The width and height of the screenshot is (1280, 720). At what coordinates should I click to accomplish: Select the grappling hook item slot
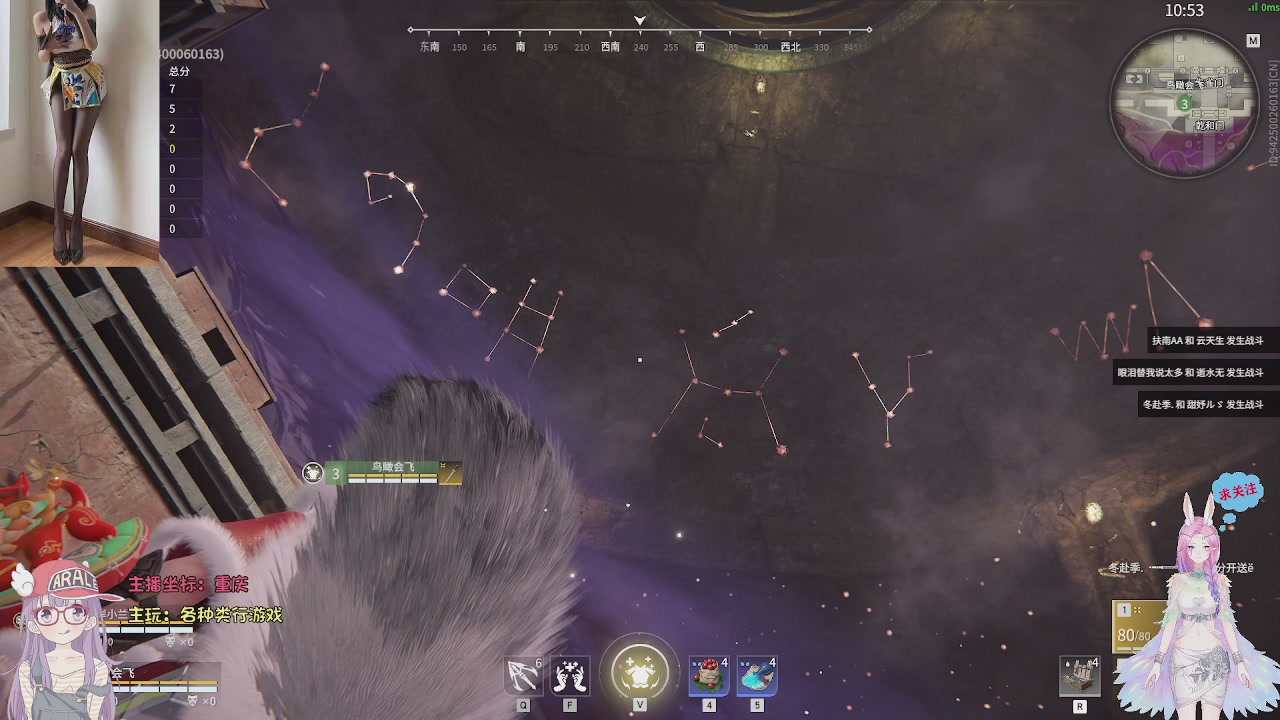coord(523,675)
